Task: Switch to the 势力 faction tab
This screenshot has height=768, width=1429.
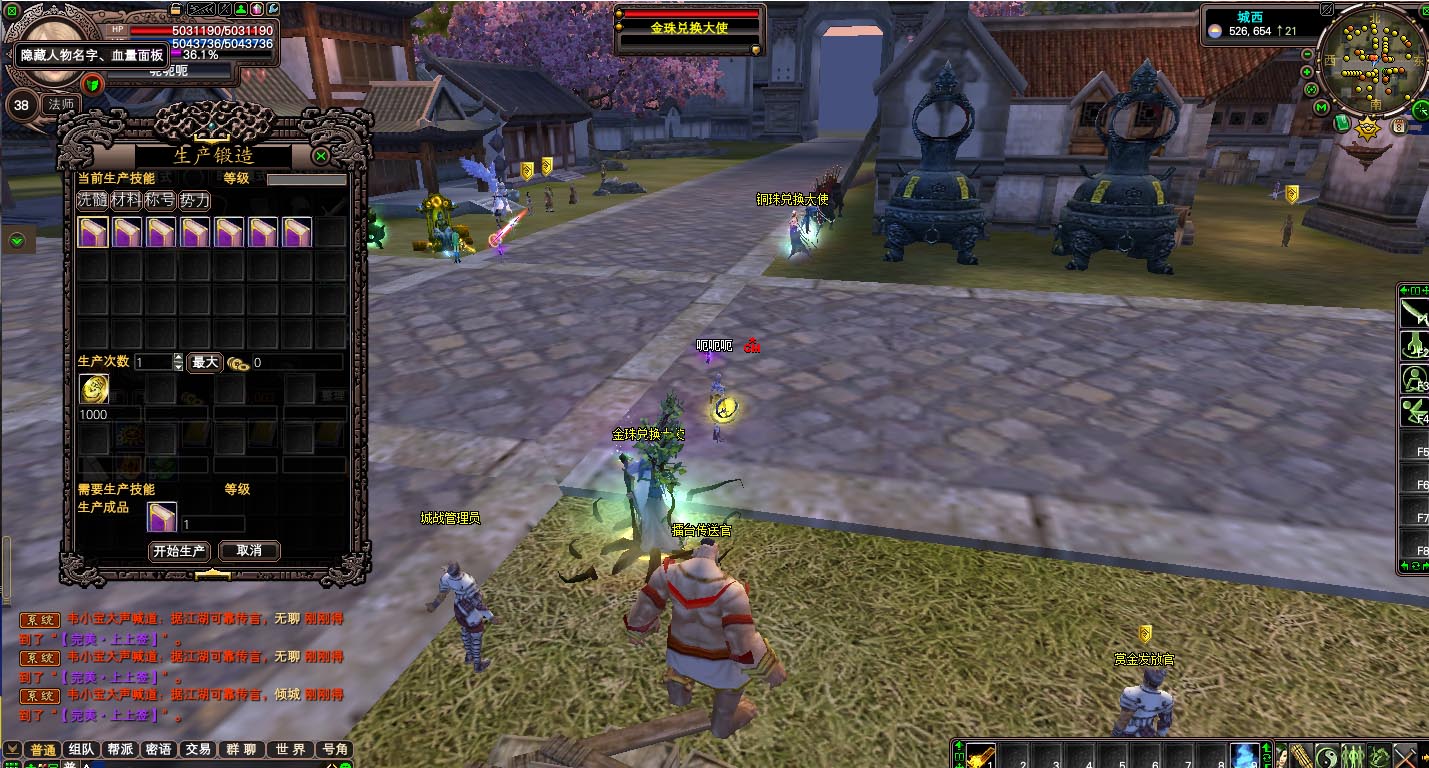Action: point(194,200)
